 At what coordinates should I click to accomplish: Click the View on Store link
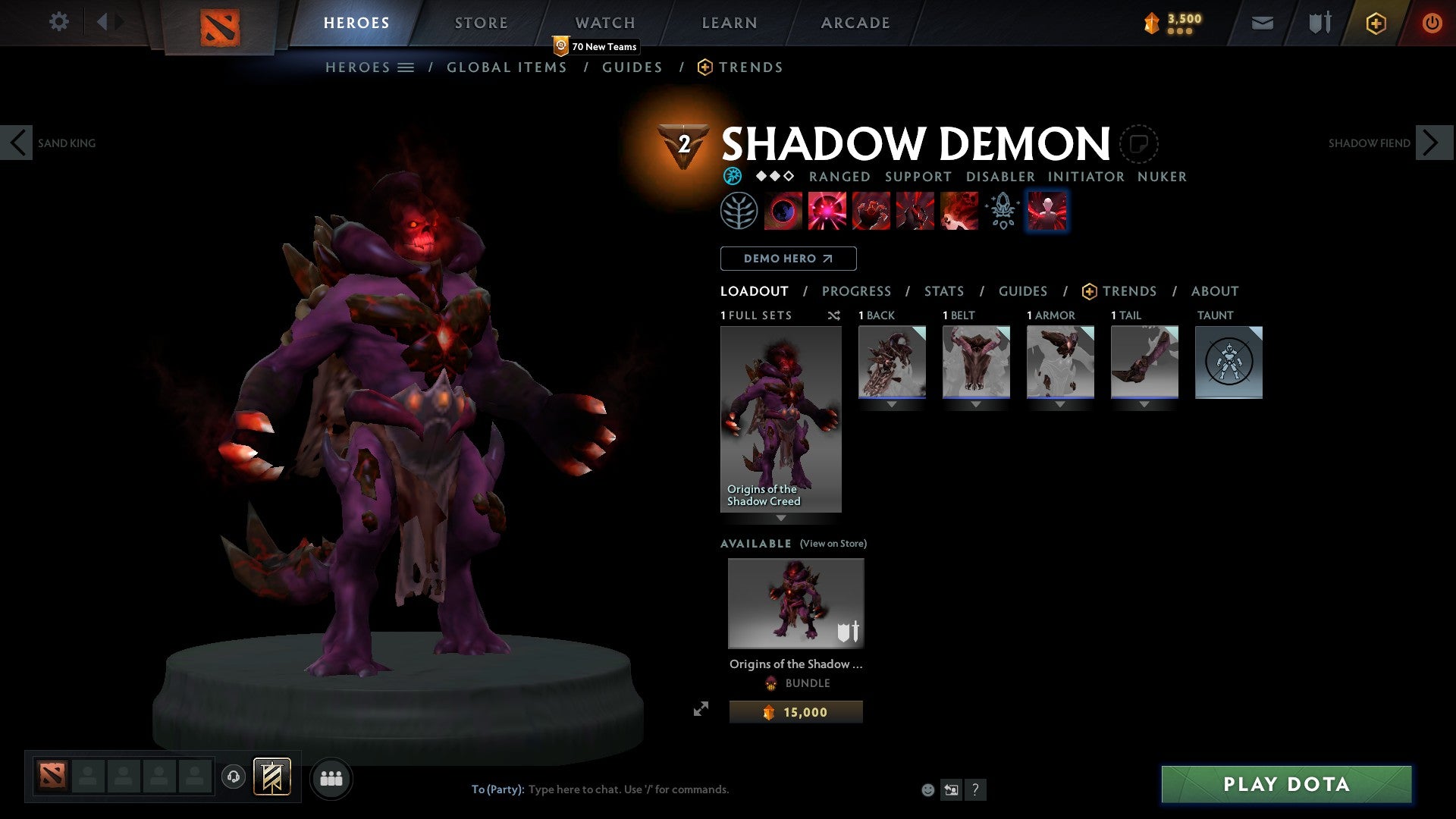pyautogui.click(x=833, y=544)
